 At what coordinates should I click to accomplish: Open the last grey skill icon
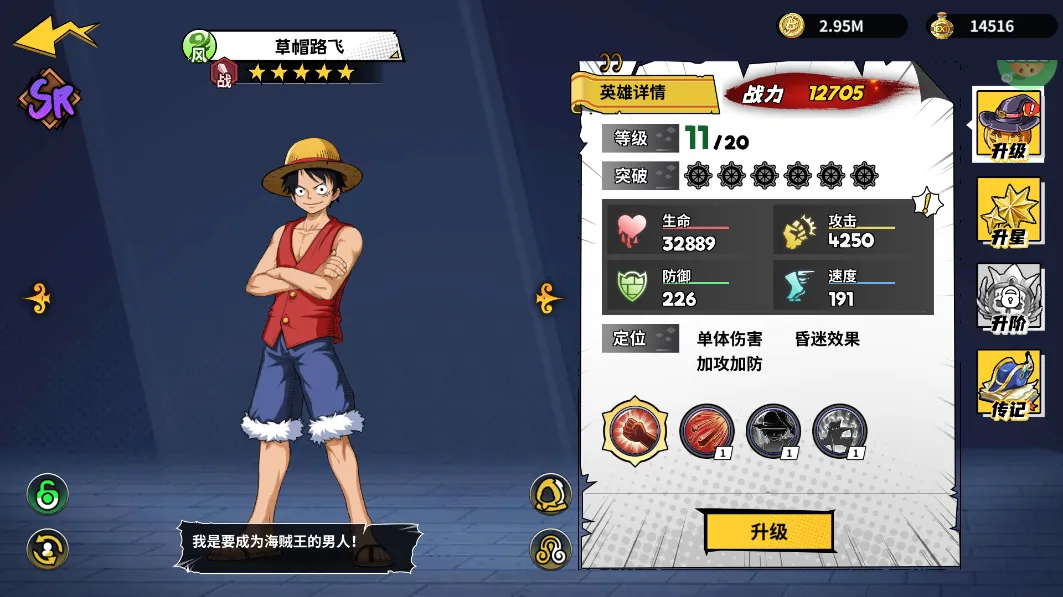pyautogui.click(x=840, y=431)
